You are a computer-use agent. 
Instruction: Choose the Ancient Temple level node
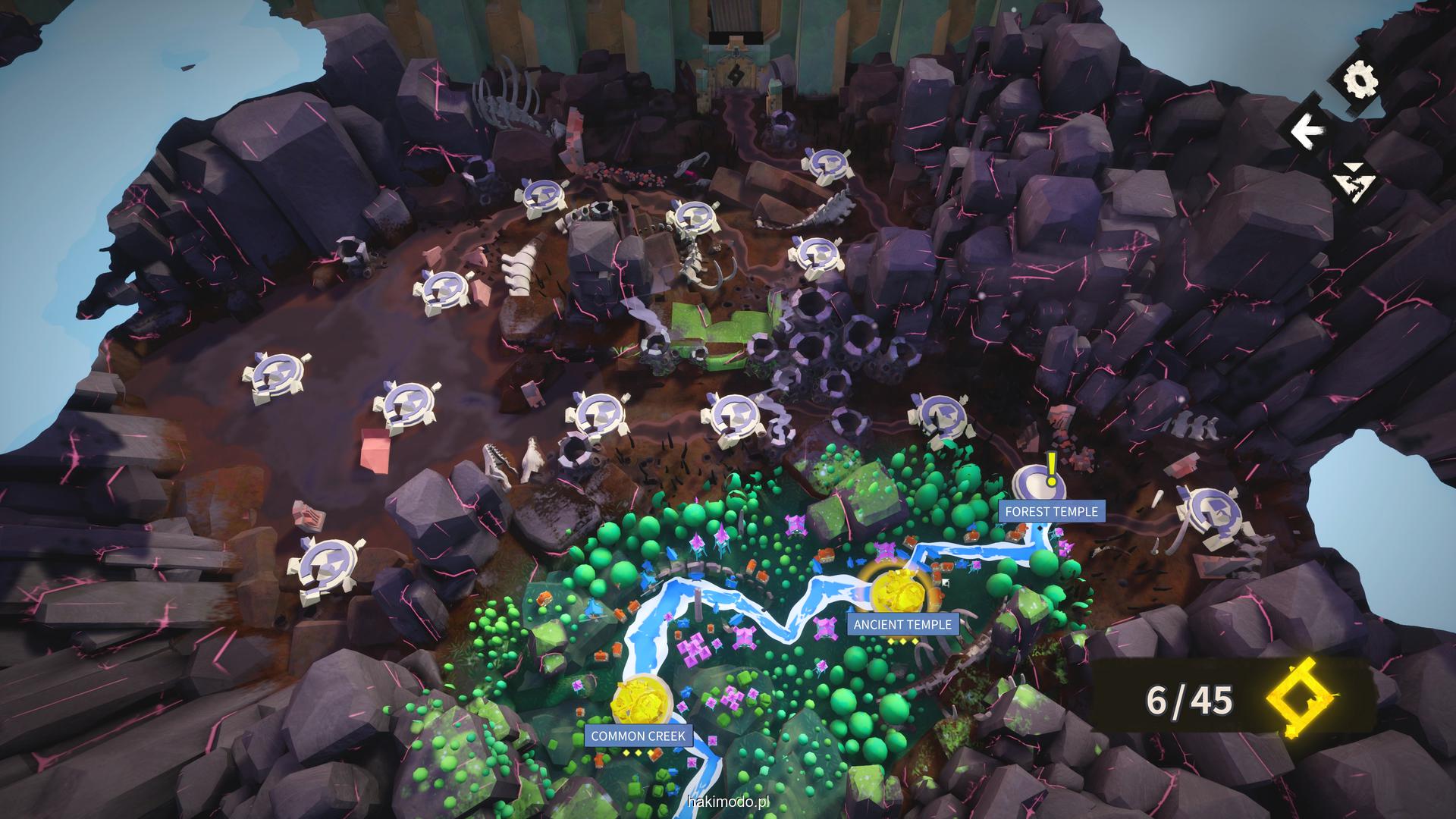tap(900, 590)
